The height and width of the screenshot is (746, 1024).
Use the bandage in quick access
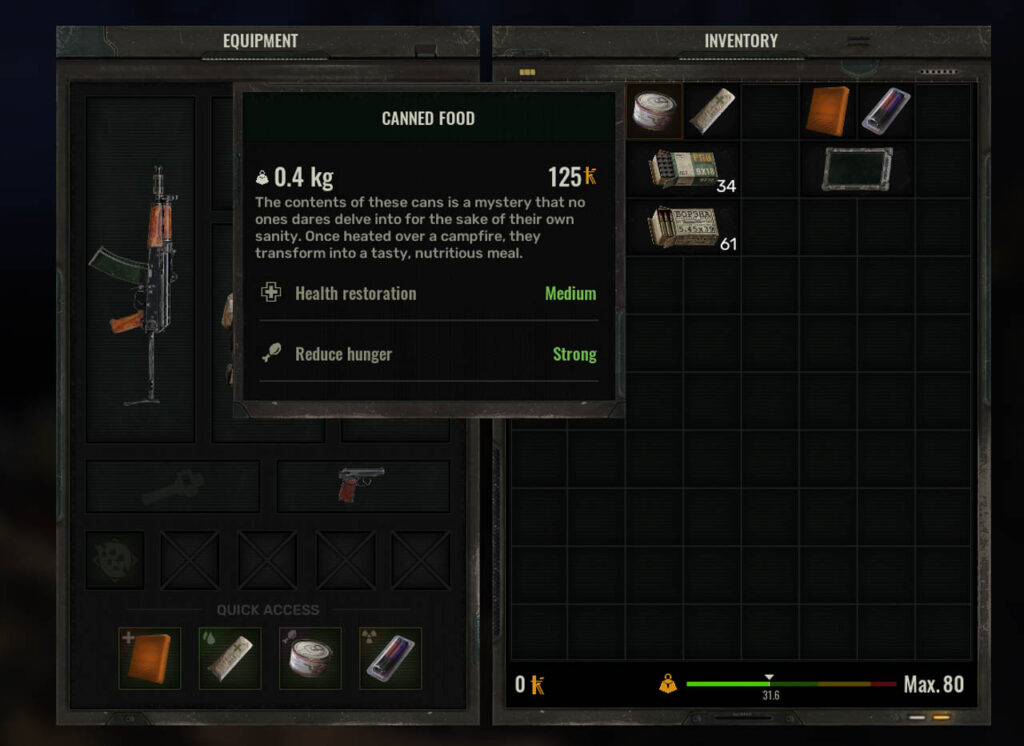230,658
